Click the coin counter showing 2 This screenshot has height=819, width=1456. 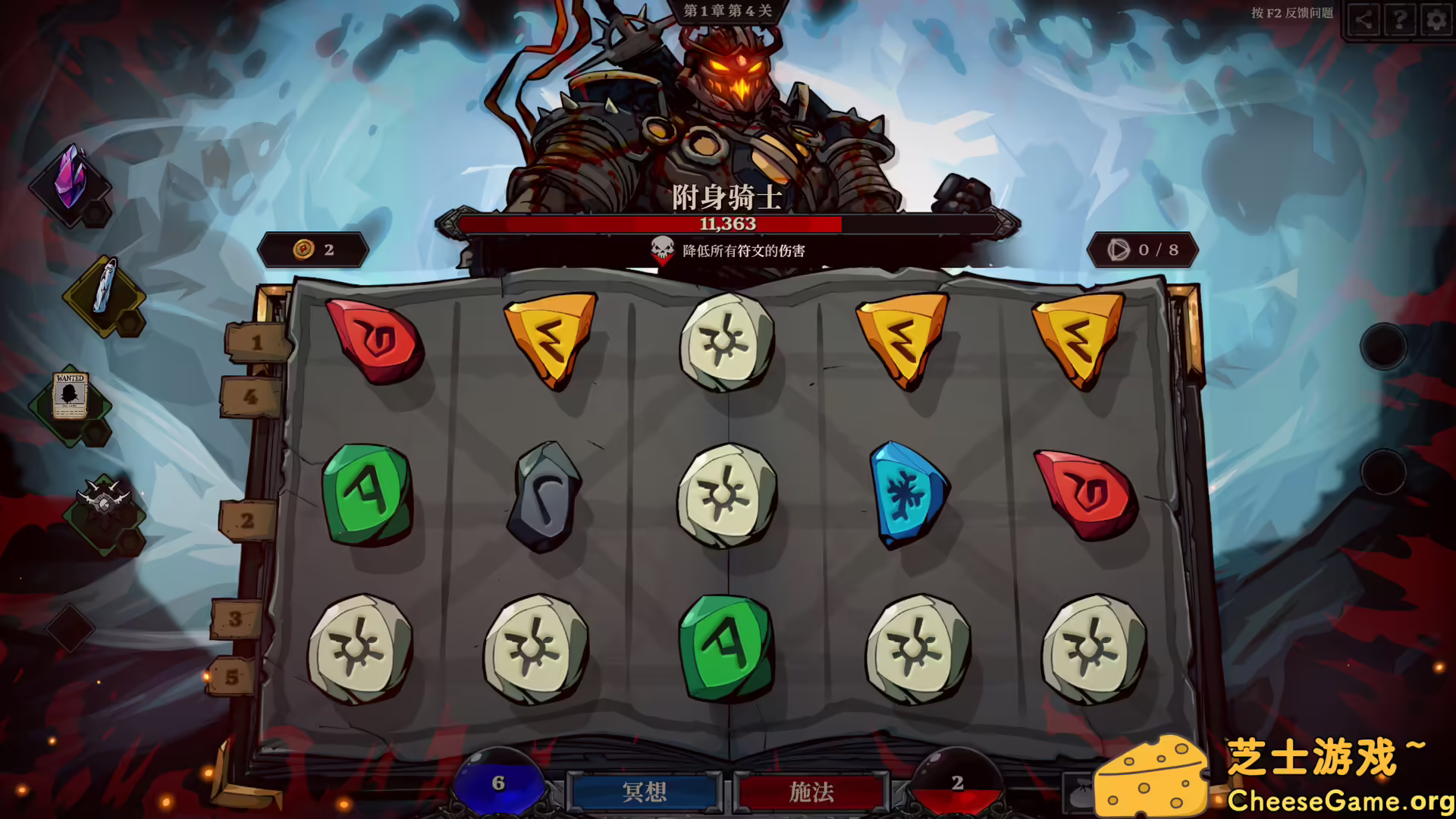point(313,248)
